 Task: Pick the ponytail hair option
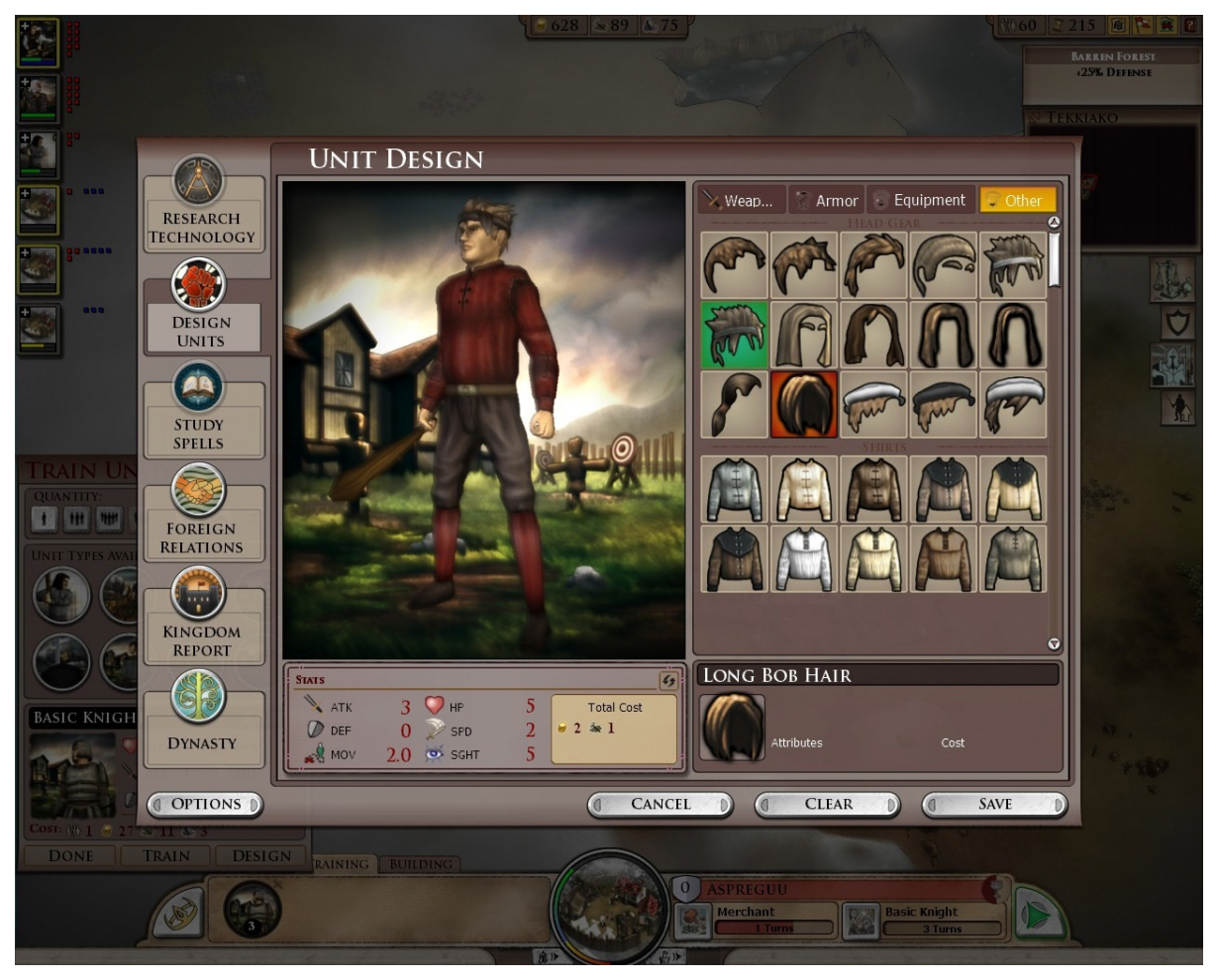coord(735,404)
